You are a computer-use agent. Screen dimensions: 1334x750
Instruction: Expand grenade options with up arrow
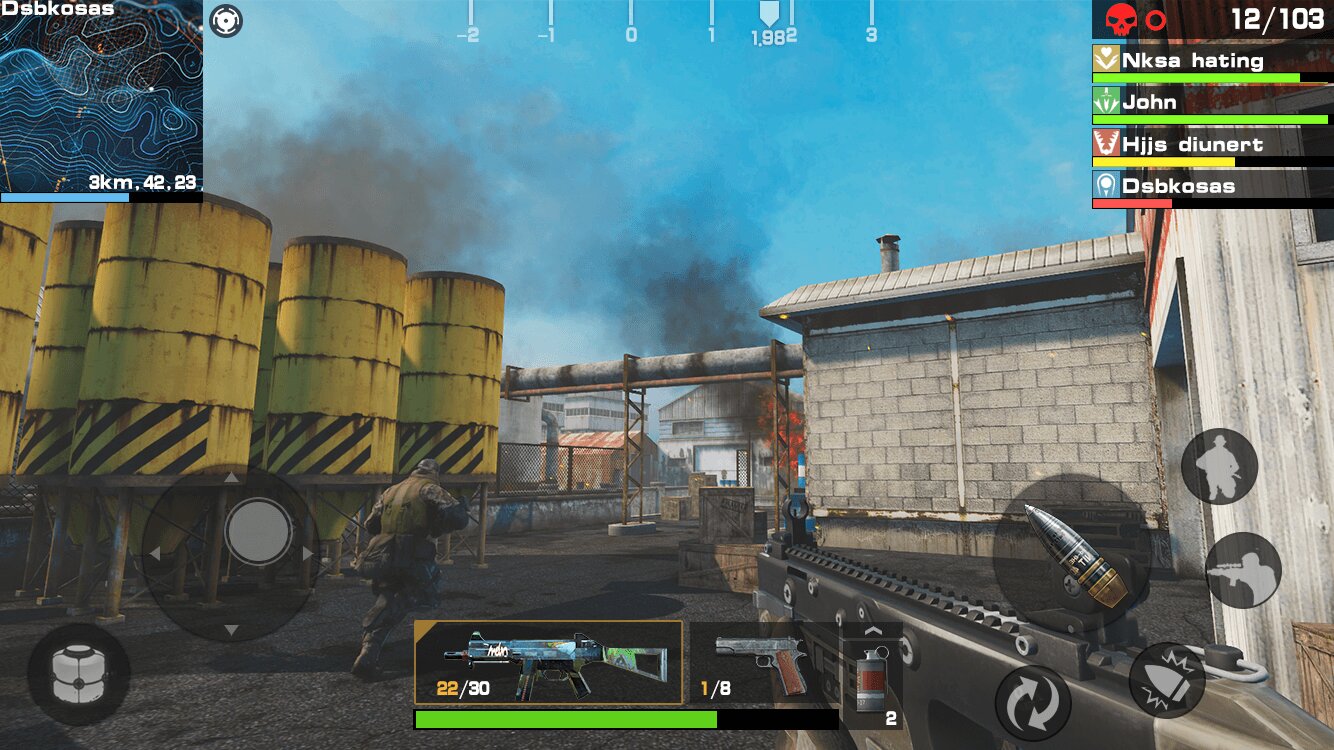[872, 631]
